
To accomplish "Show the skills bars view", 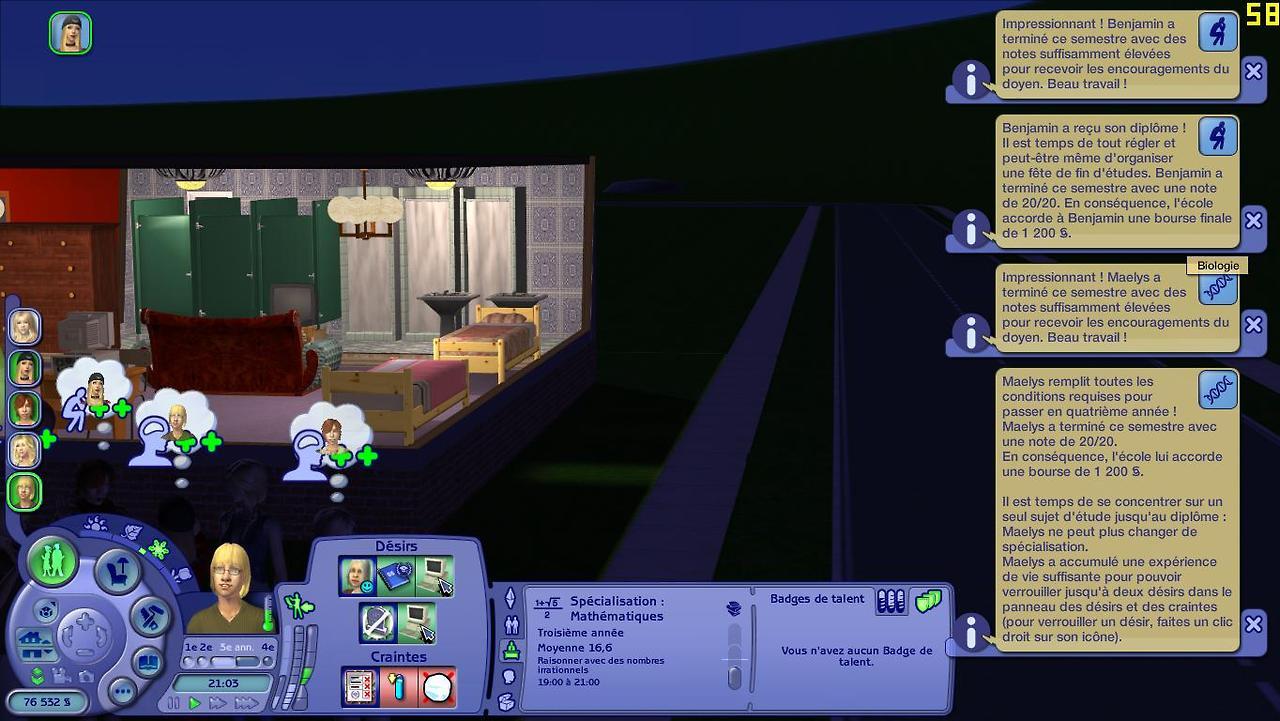I will (x=890, y=601).
